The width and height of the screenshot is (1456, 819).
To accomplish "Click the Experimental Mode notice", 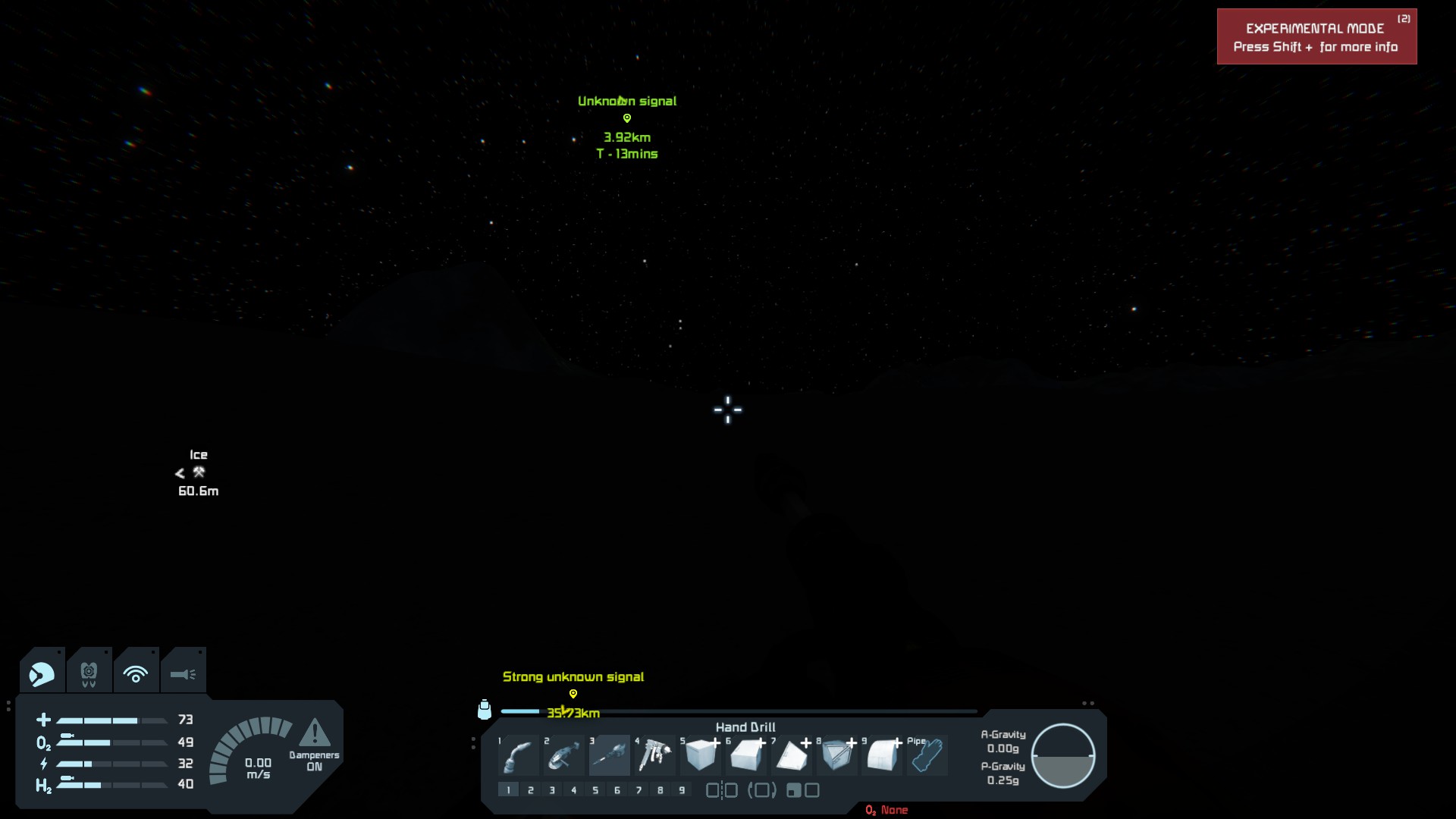I will point(1316,37).
